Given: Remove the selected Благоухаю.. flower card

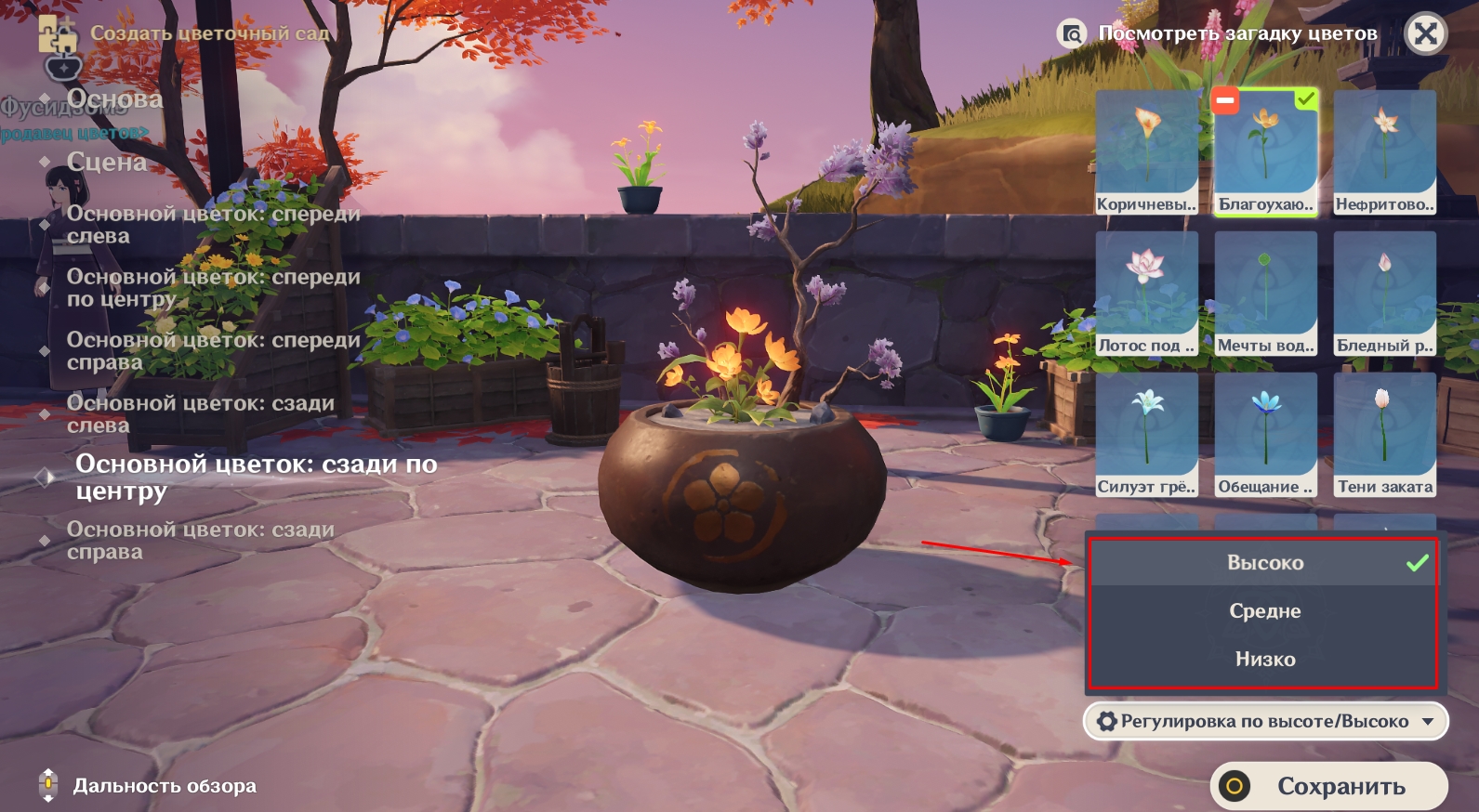Looking at the screenshot, I should 1225,100.
